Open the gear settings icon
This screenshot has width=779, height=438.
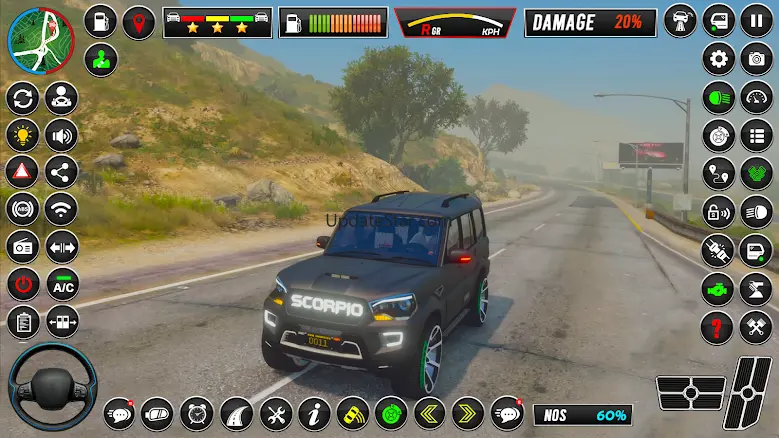pos(718,59)
